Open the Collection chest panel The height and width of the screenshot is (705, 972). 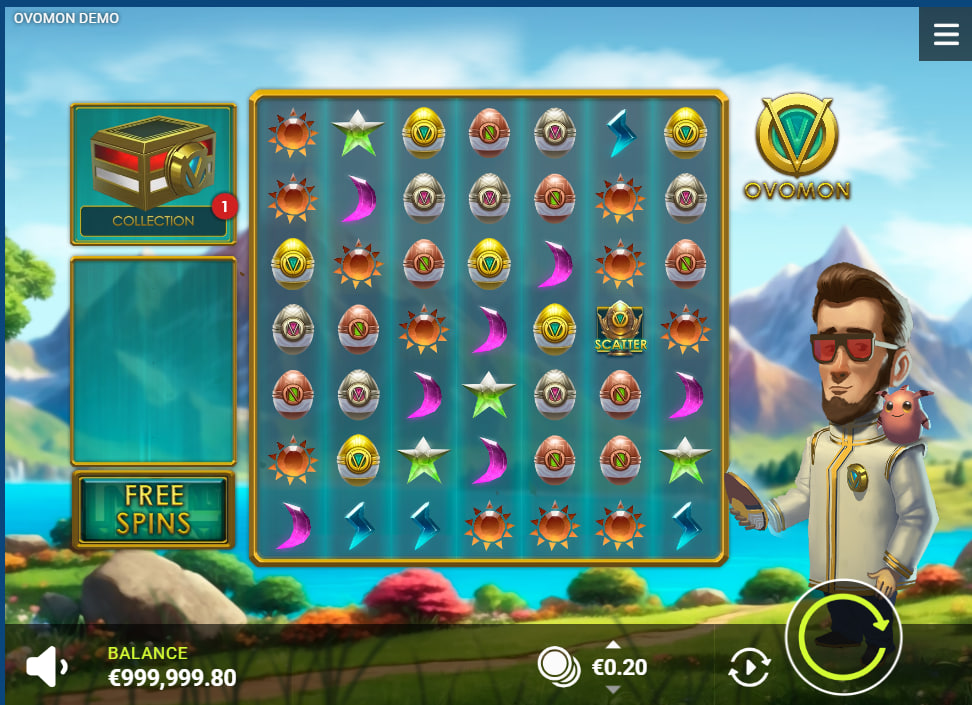pos(153,174)
